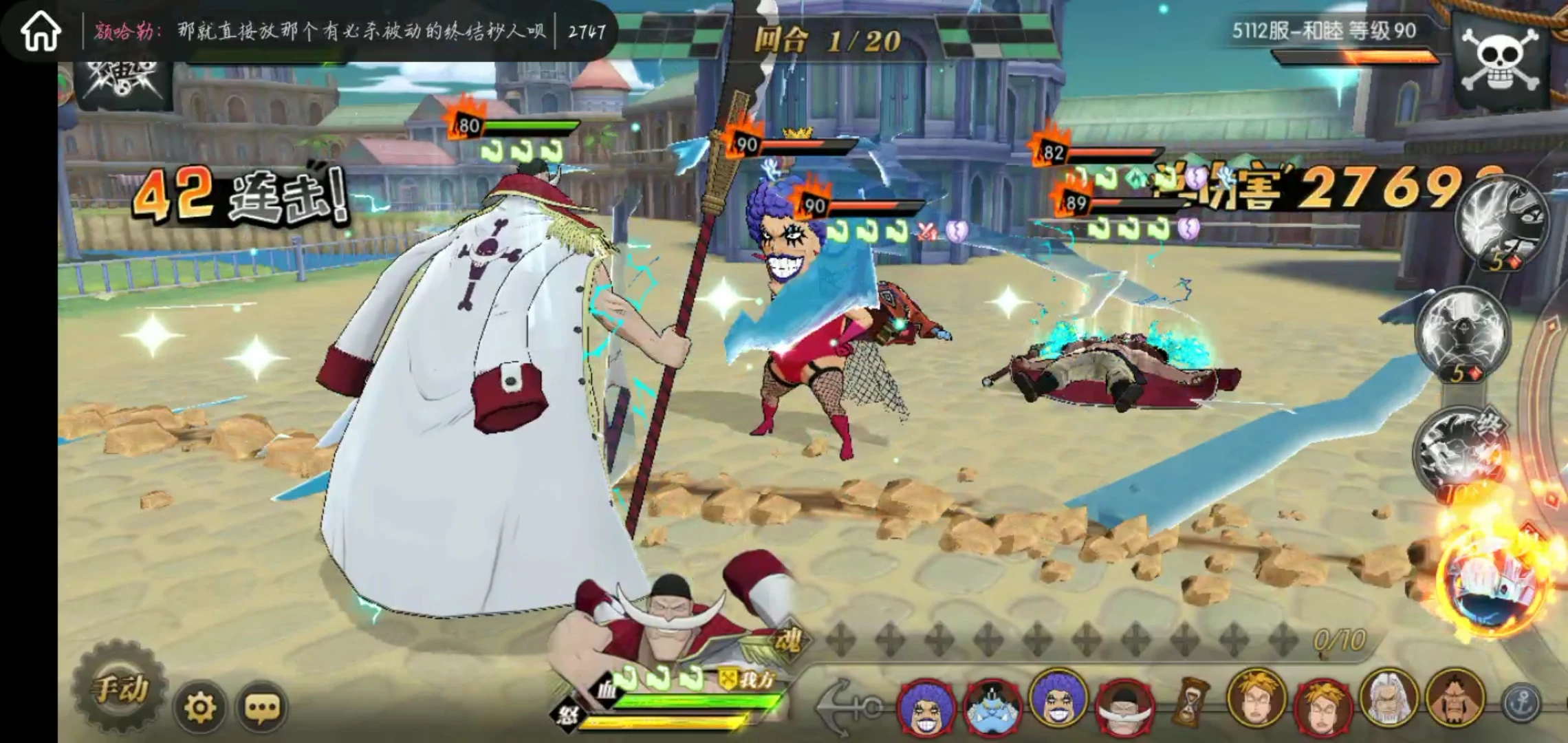The width and height of the screenshot is (1568, 743).
Task: Open the chat speech bubble button
Action: tap(262, 707)
